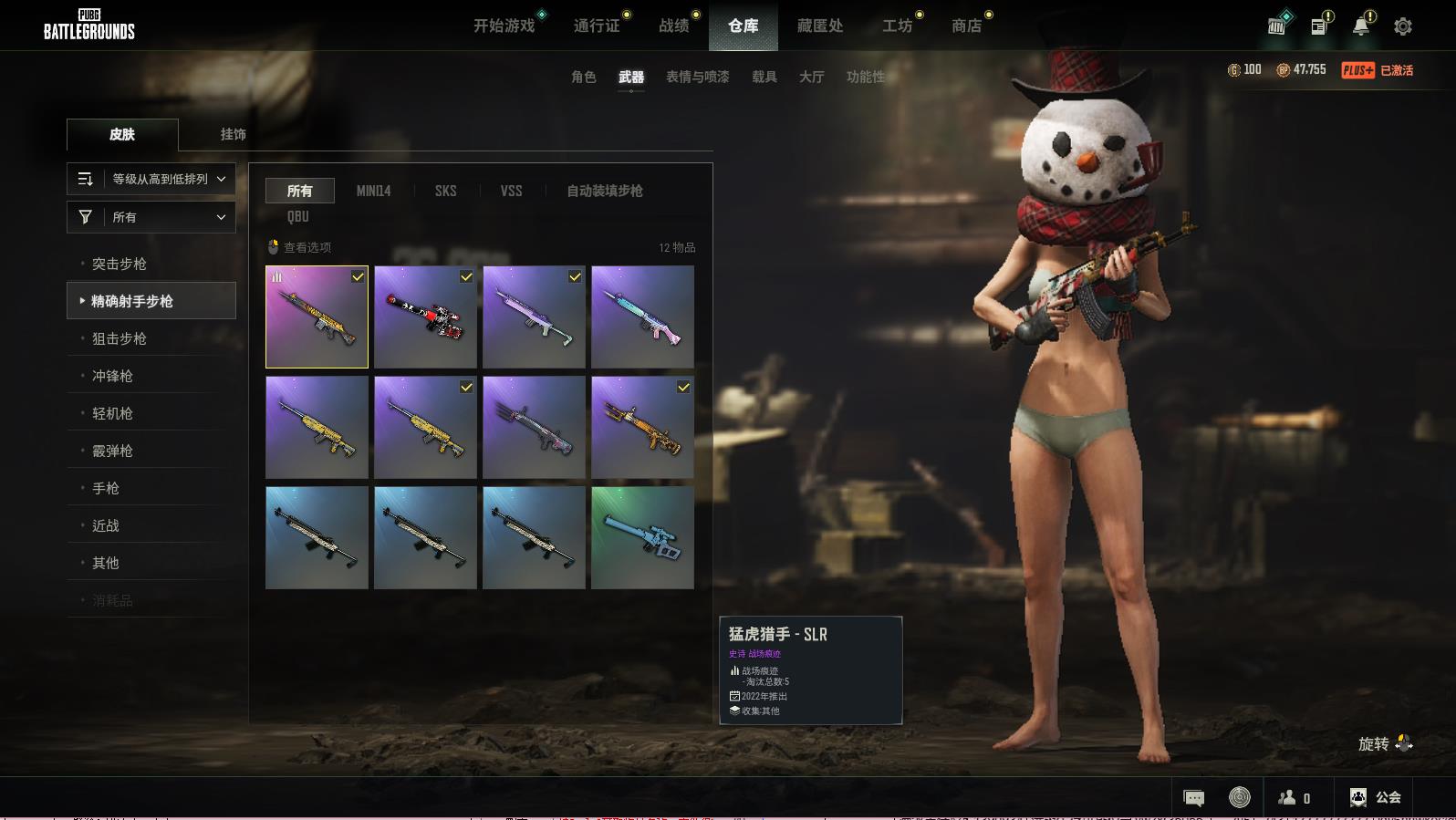Select the green-background VSS skin thumbnail
This screenshot has width=1456, height=820.
[642, 537]
